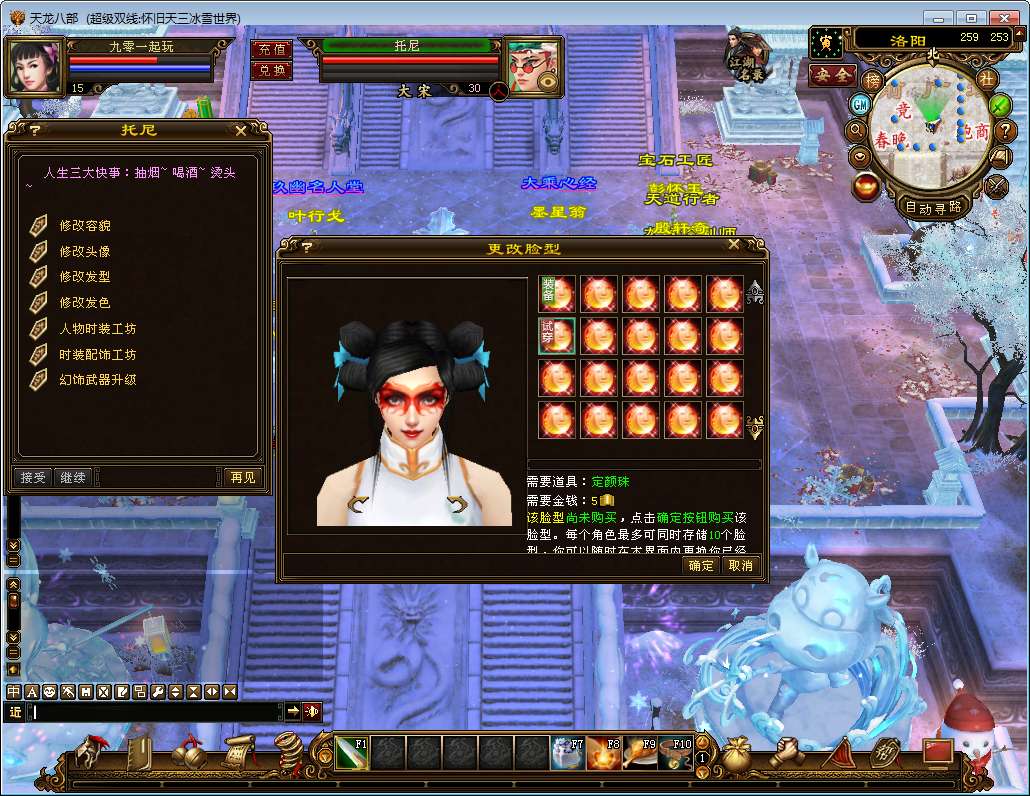
Task: Open 人物时装工坊 option
Action: (x=97, y=328)
